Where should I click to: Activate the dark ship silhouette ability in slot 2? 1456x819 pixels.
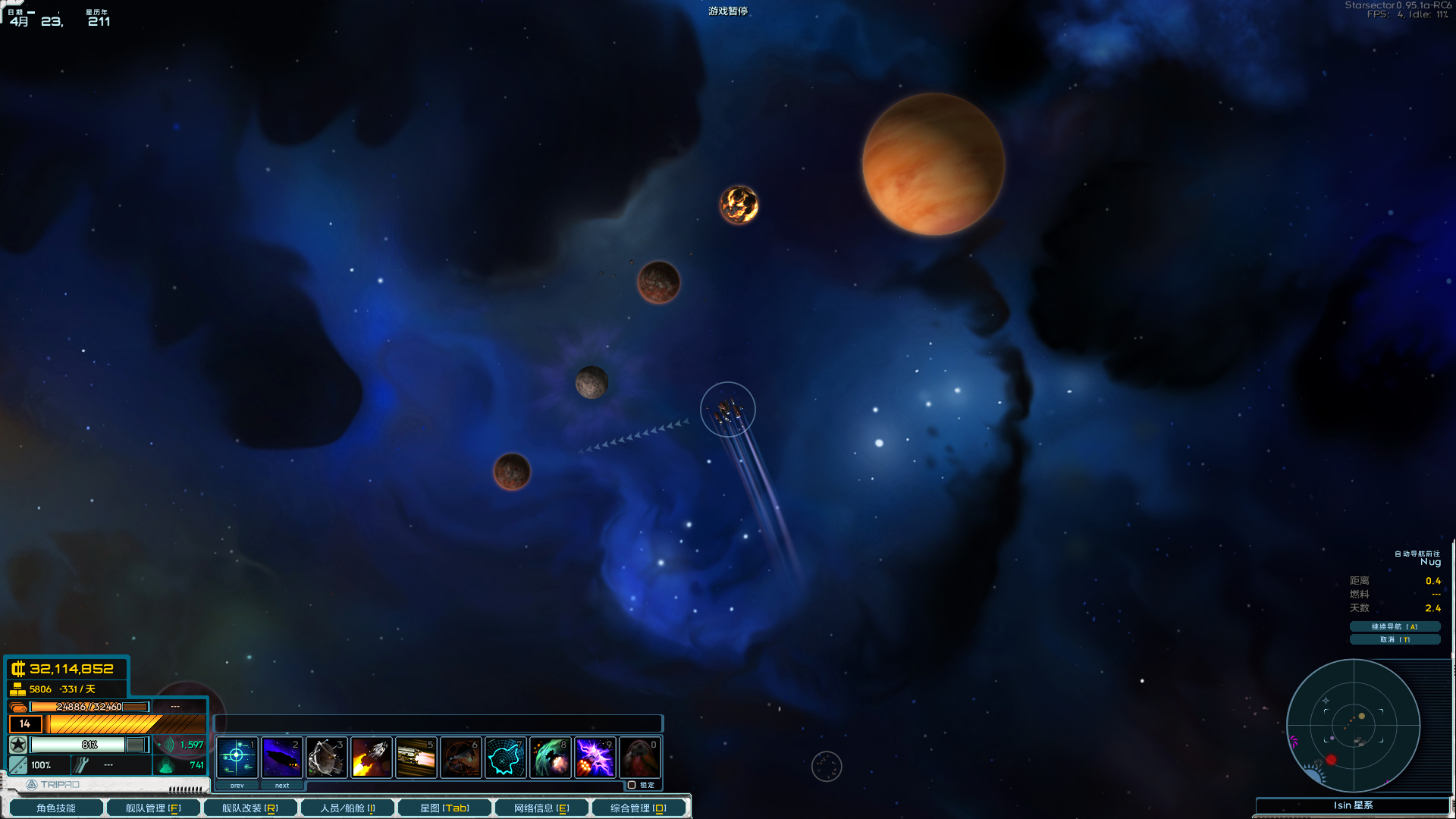[281, 757]
